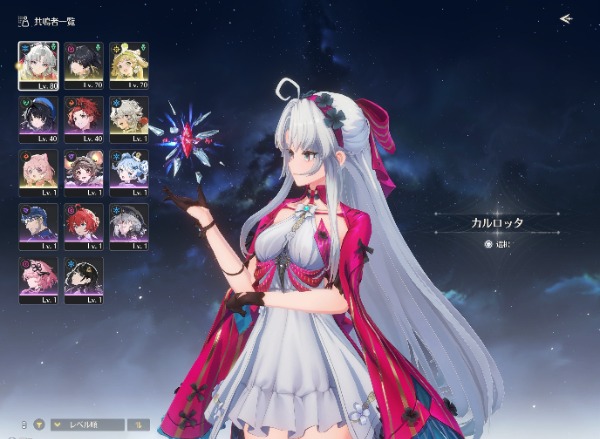Click the back arrow to exit the list
600x439 pixels.
pyautogui.click(x=566, y=19)
